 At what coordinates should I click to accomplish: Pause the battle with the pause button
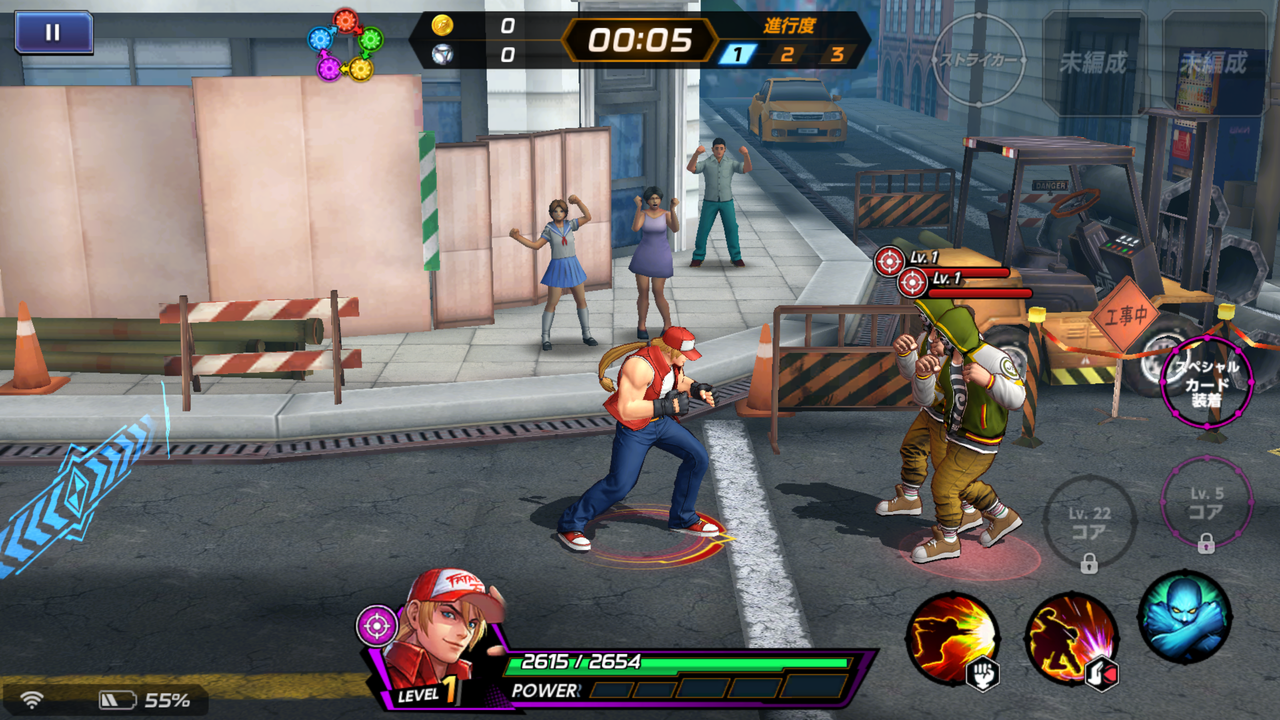(53, 32)
